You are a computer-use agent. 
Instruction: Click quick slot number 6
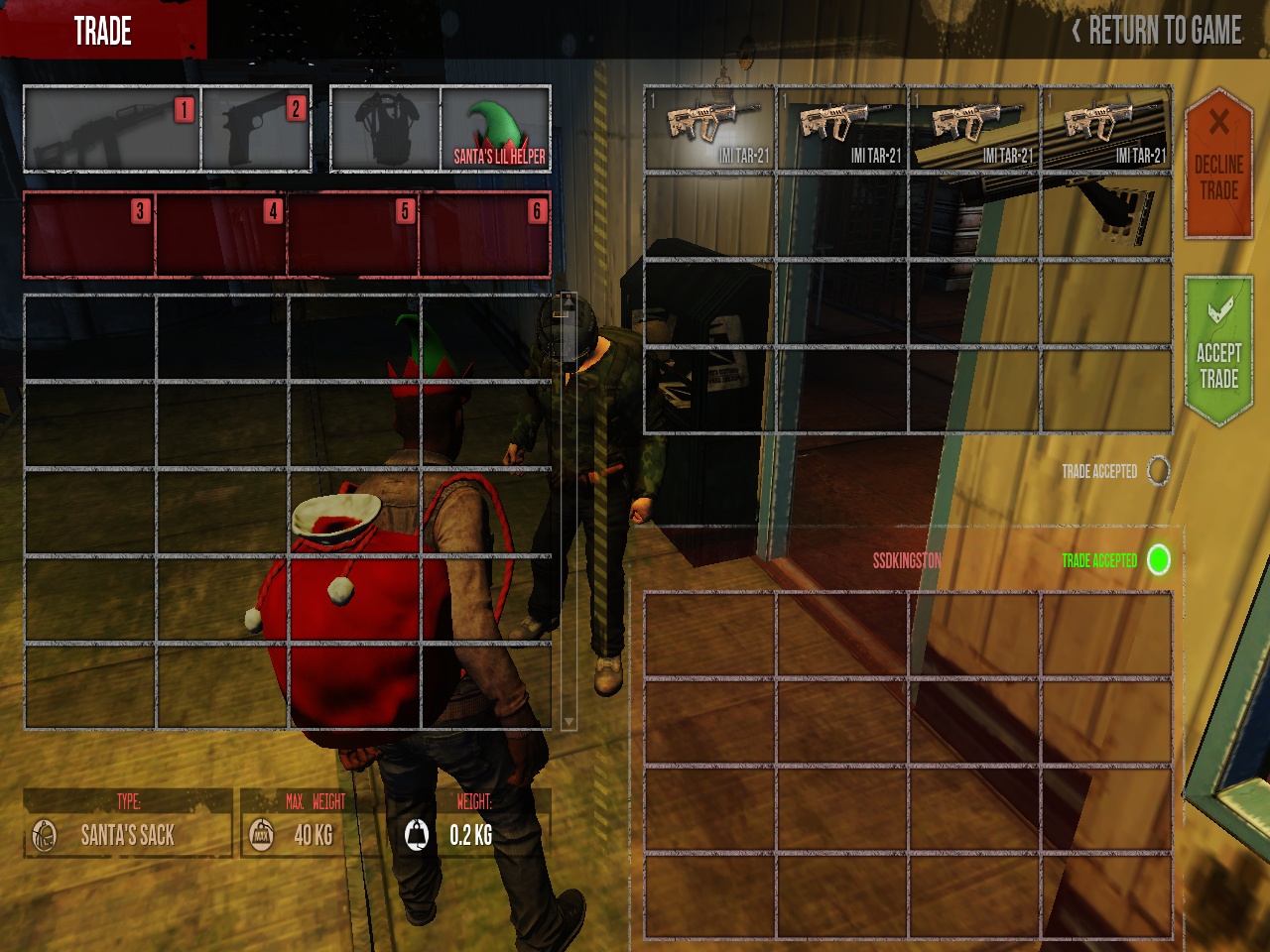[485, 235]
